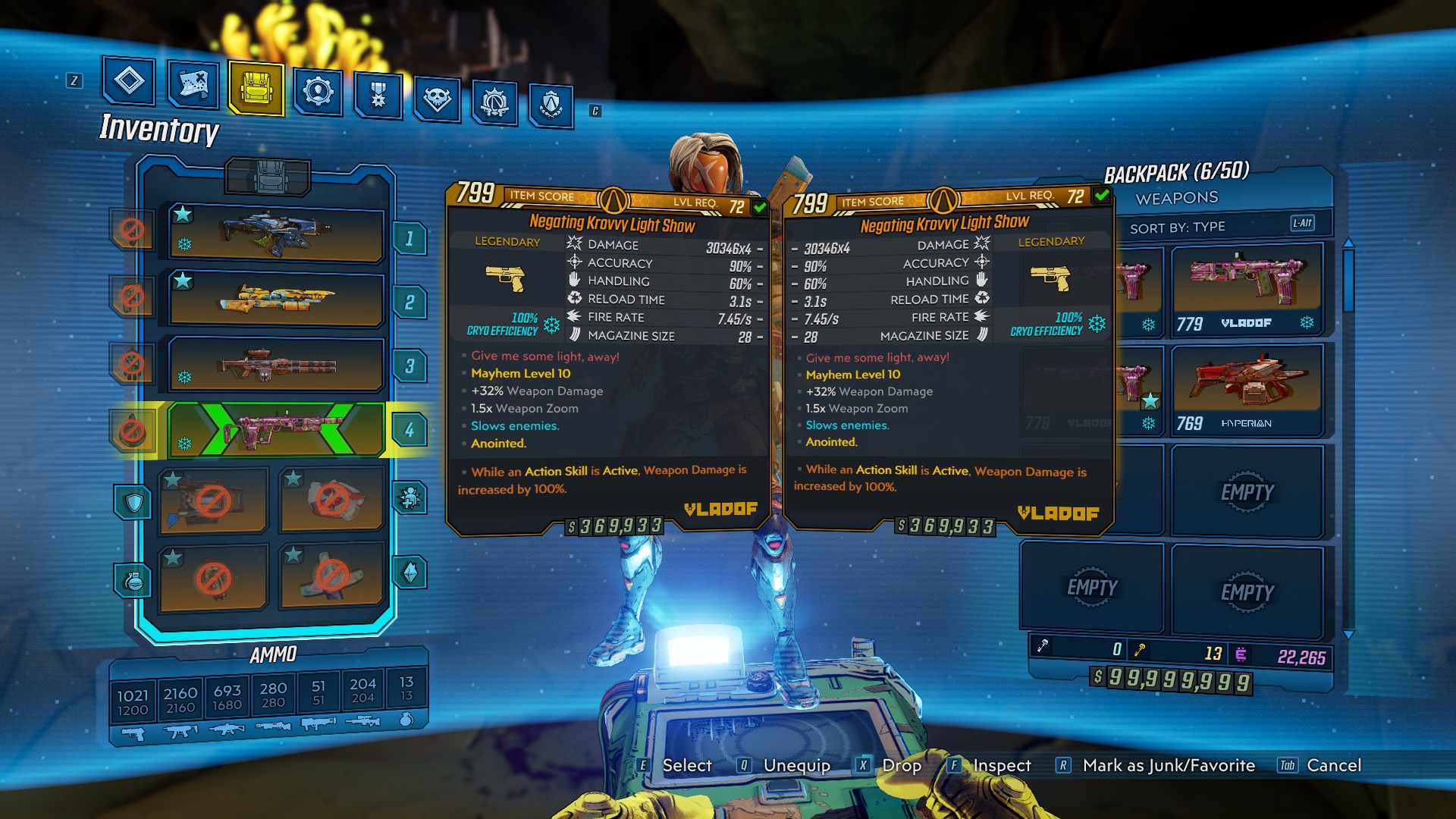Select the Skills gear icon
Image resolution: width=1456 pixels, height=819 pixels.
point(319,89)
